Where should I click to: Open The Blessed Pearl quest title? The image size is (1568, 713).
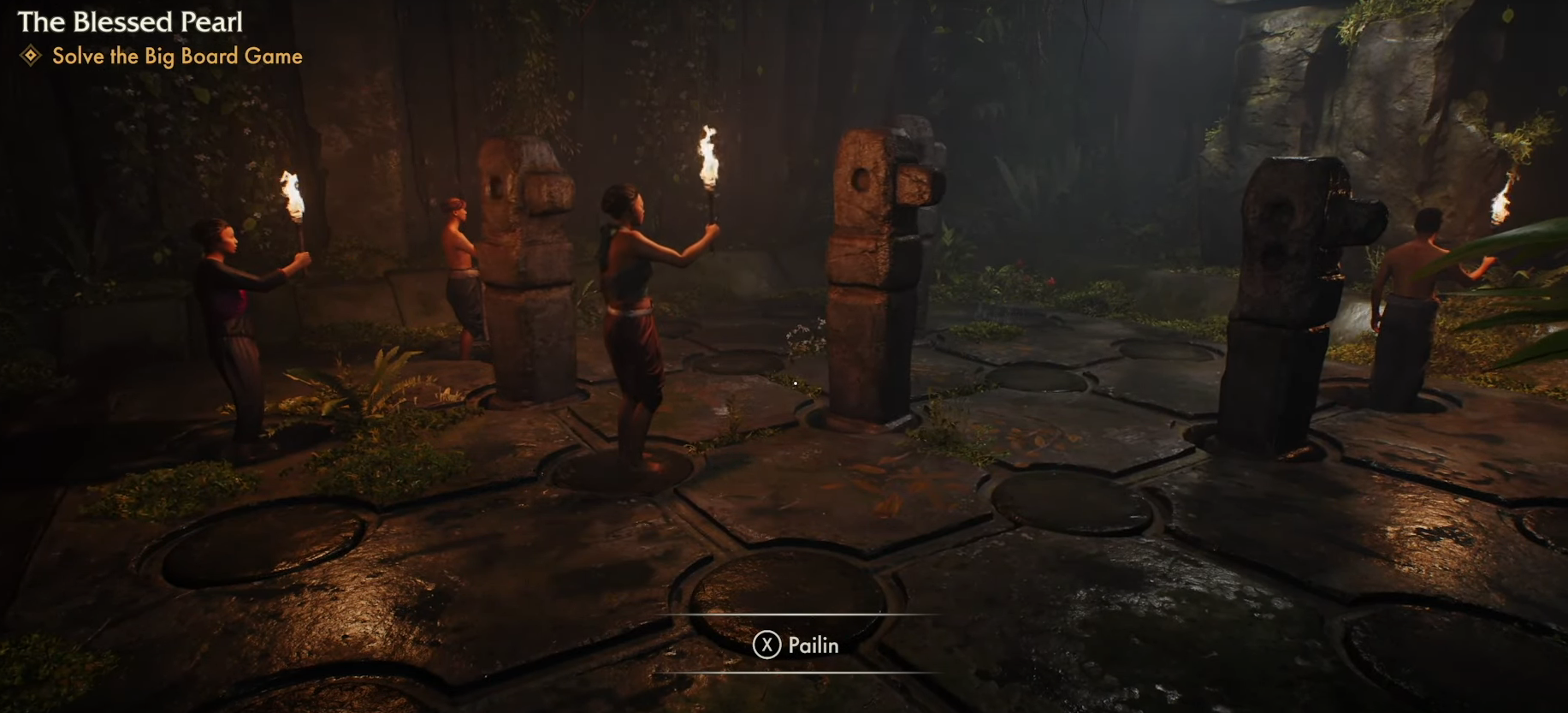pyautogui.click(x=130, y=22)
